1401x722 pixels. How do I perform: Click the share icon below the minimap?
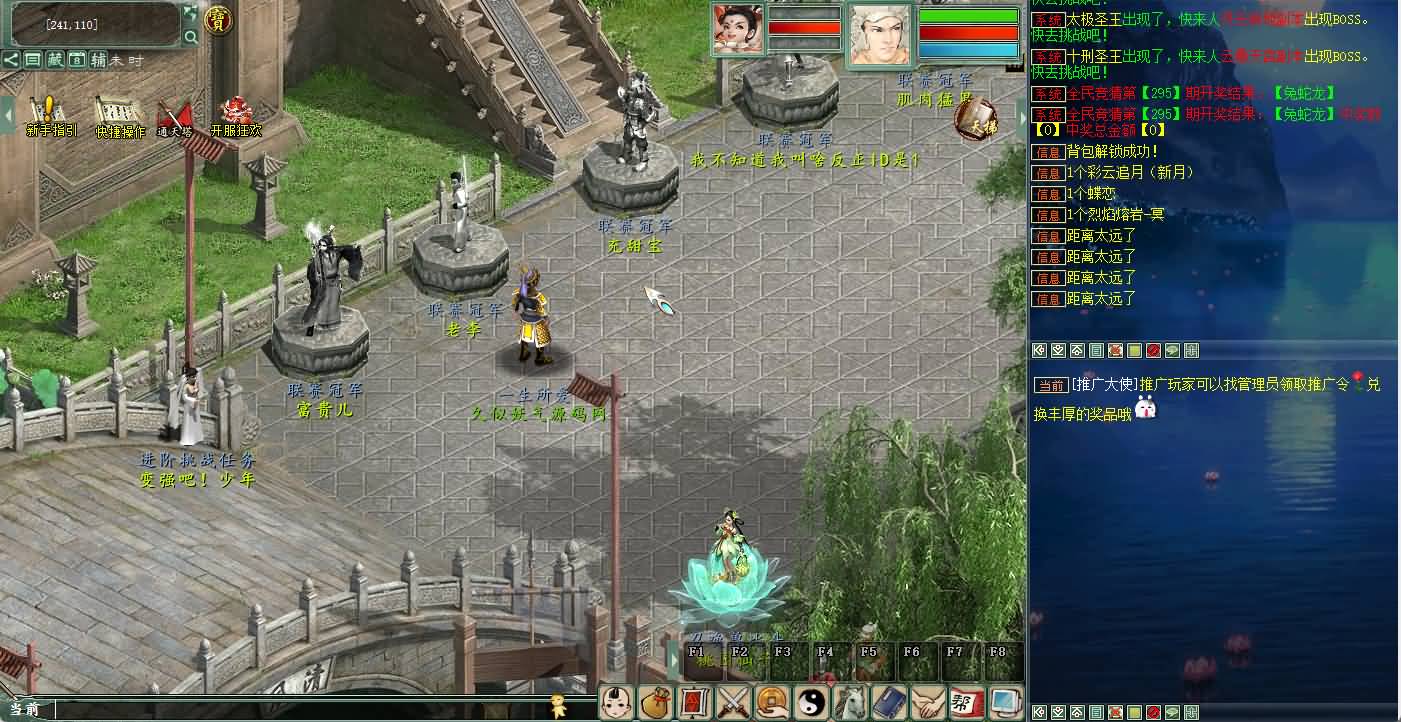pyautogui.click(x=11, y=60)
